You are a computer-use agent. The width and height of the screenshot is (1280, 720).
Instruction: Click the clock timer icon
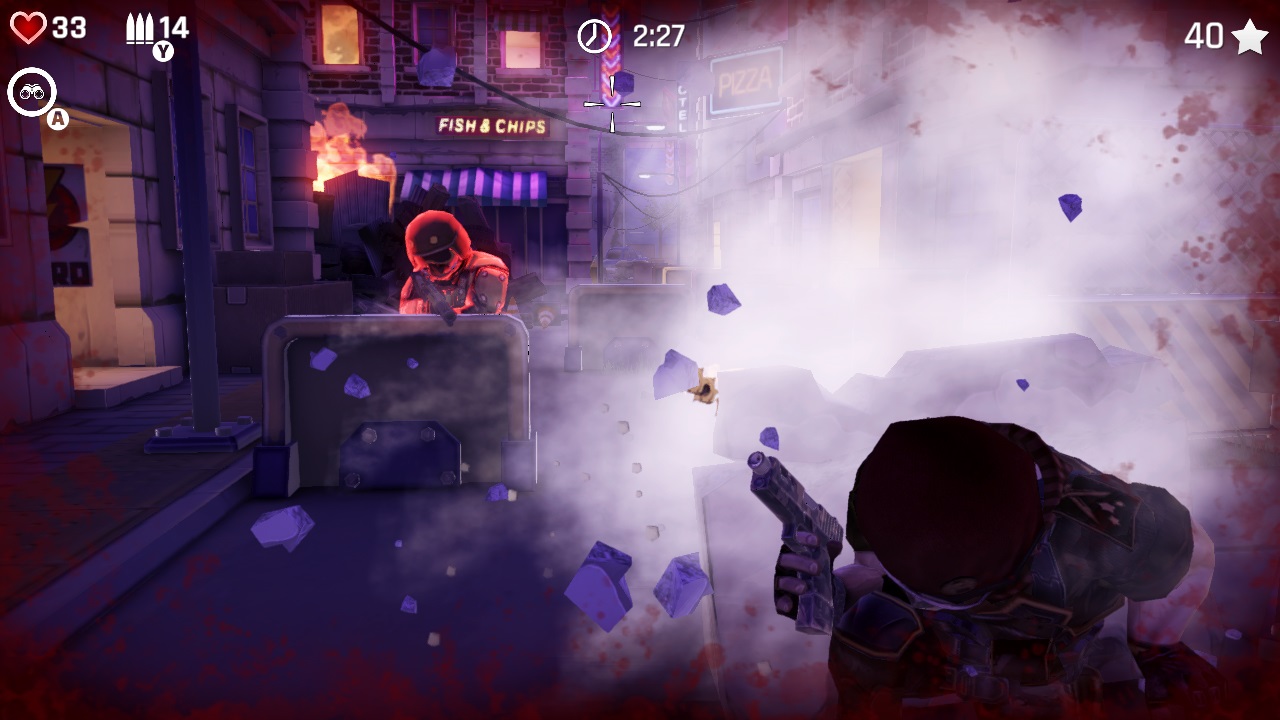point(594,36)
